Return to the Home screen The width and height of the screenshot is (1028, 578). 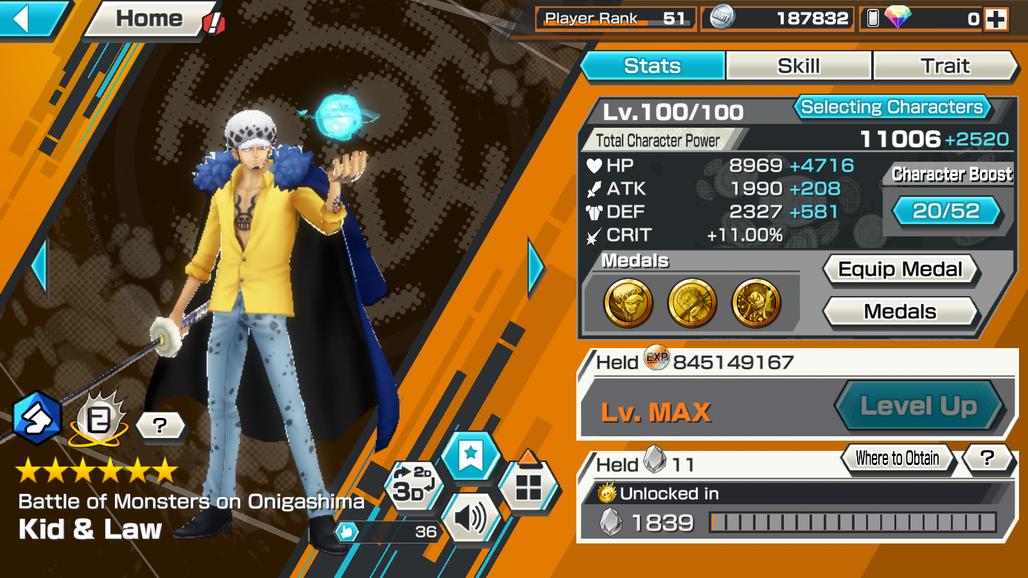click(148, 18)
